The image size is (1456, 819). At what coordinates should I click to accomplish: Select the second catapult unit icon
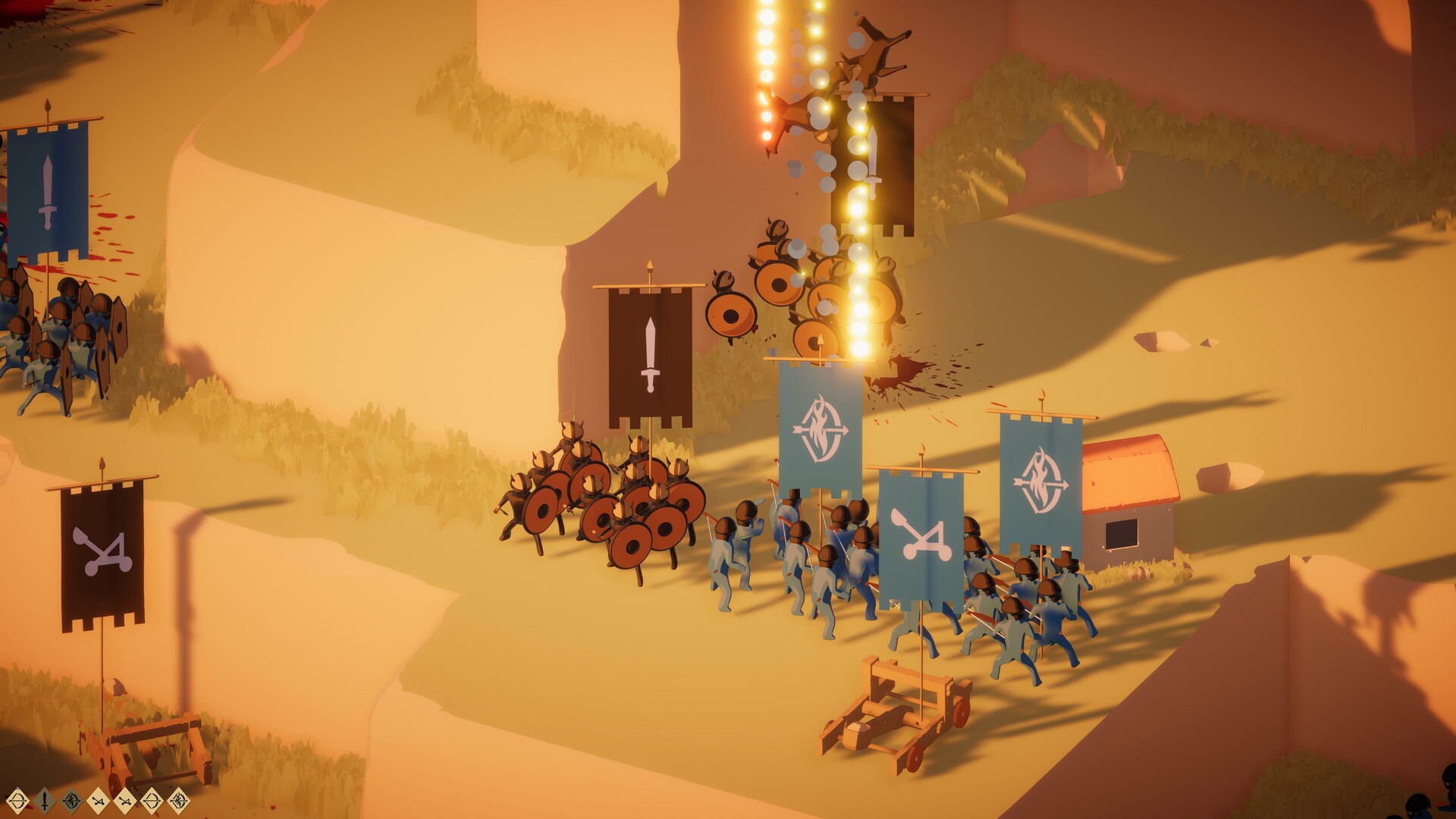[x=125, y=801]
